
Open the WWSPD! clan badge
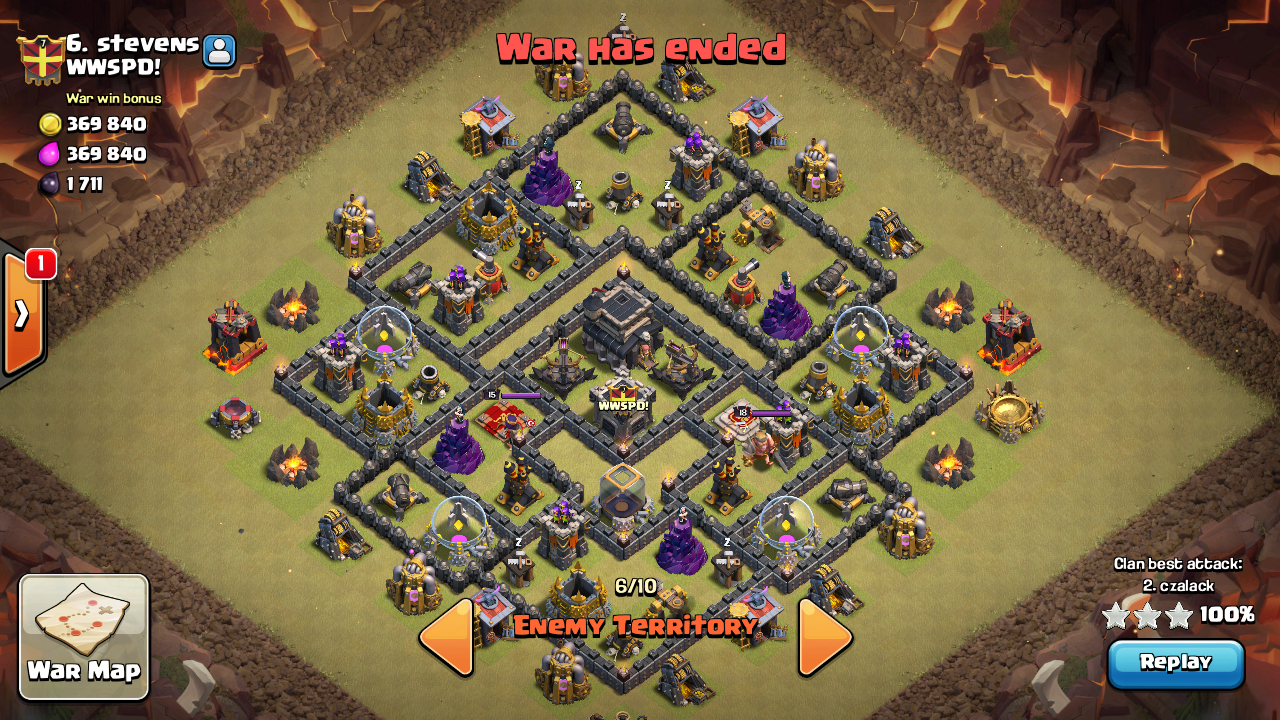[x=40, y=58]
